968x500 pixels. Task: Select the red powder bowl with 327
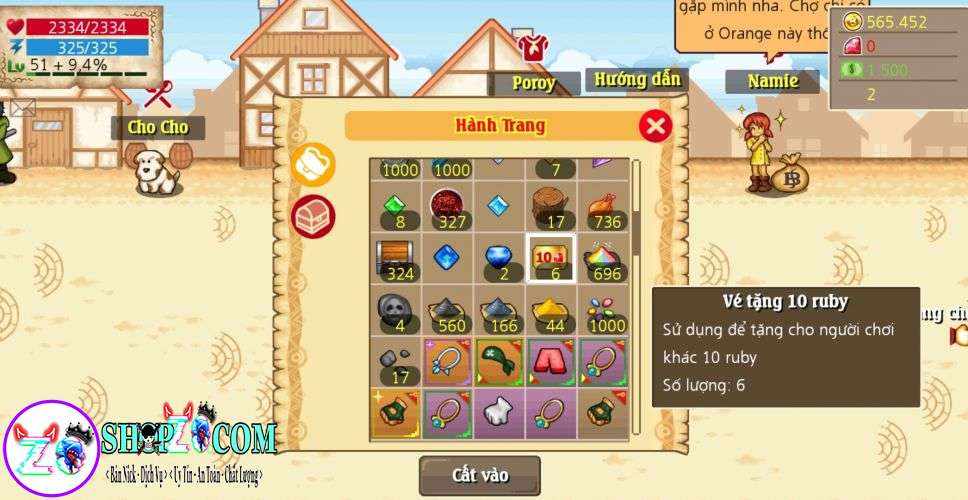tap(447, 207)
